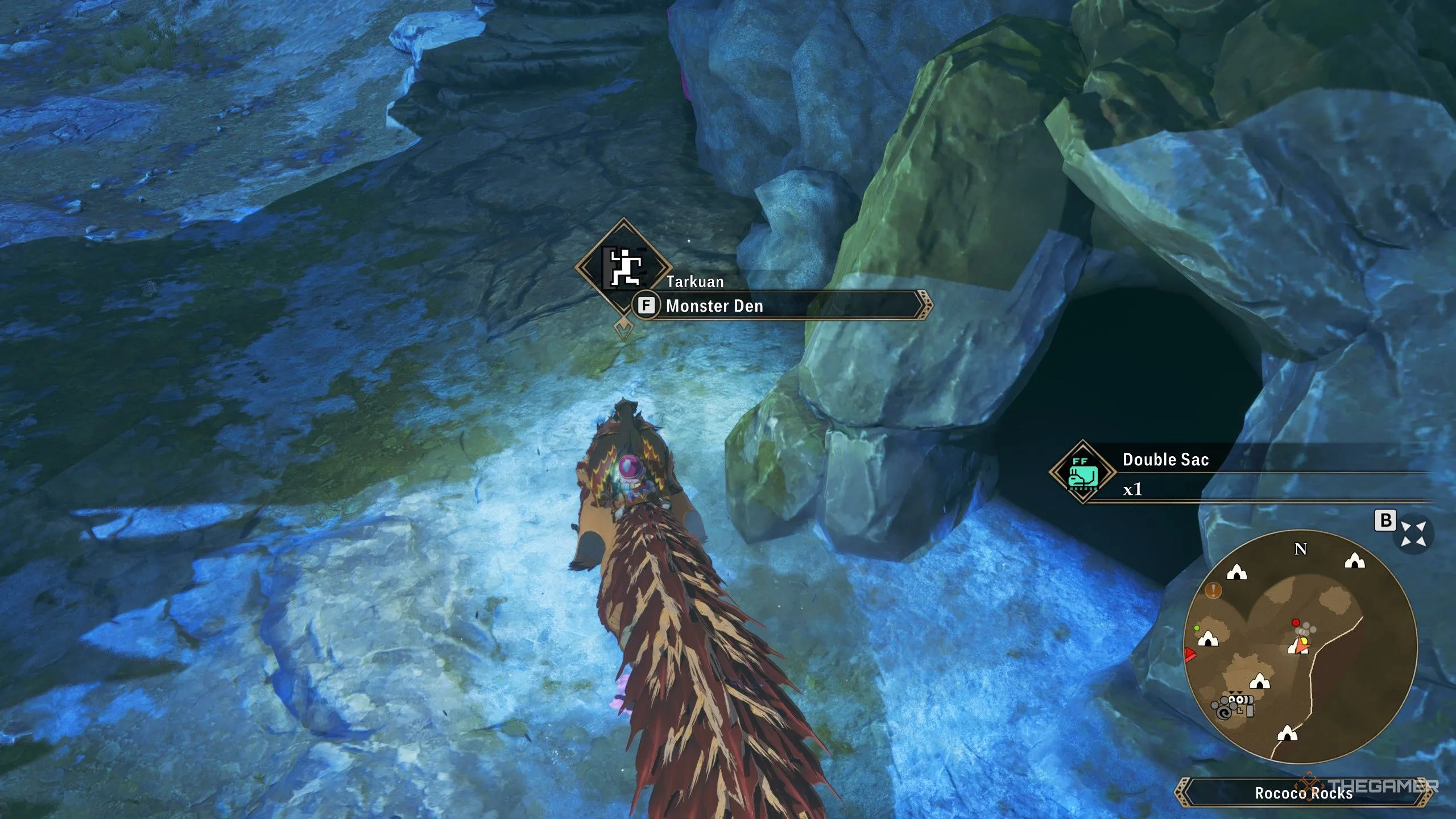Viewport: 1456px width, 819px height.
Task: Click the Rococo Rocks location banner
Action: (x=1304, y=793)
